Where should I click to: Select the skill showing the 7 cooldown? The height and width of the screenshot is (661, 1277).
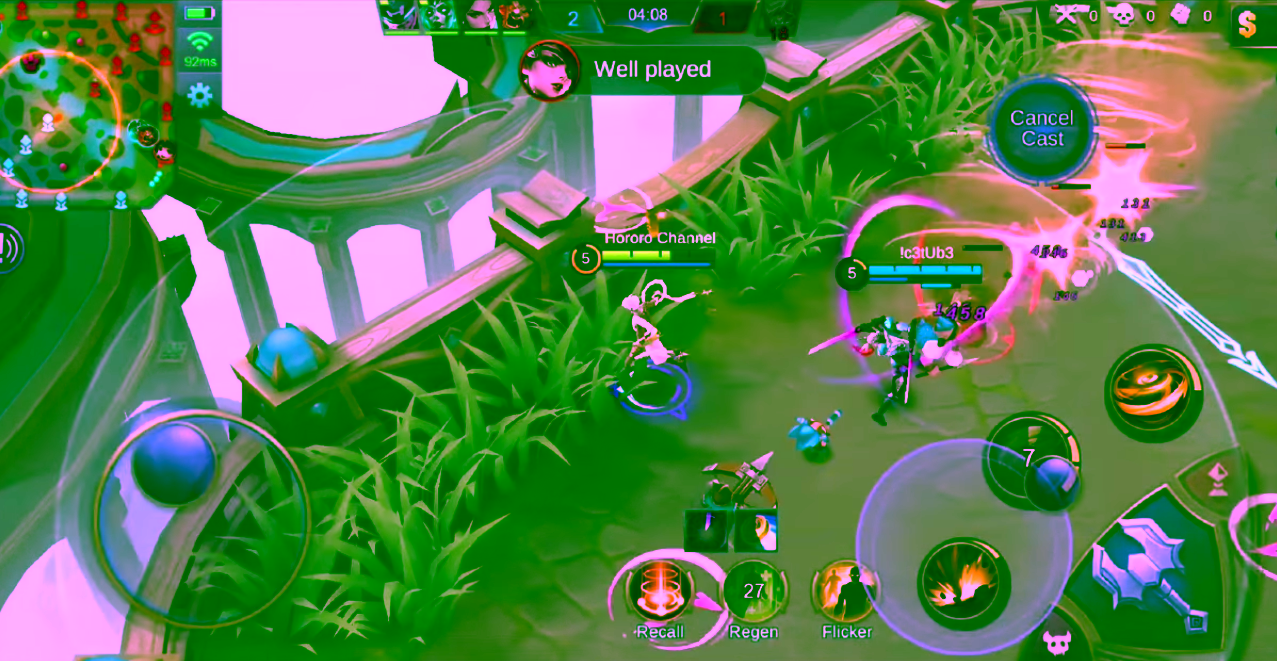point(1030,461)
